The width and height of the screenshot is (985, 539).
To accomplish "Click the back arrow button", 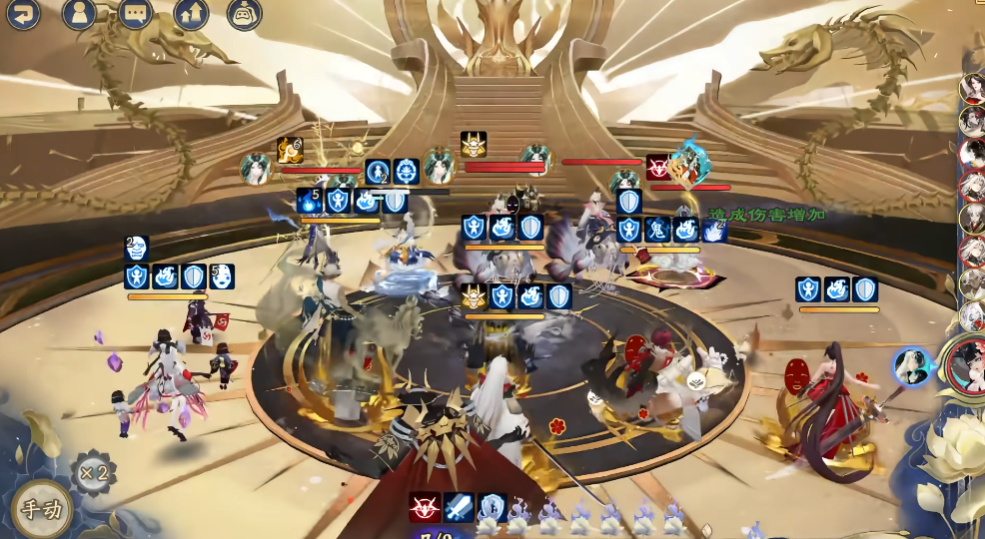I will point(22,13).
